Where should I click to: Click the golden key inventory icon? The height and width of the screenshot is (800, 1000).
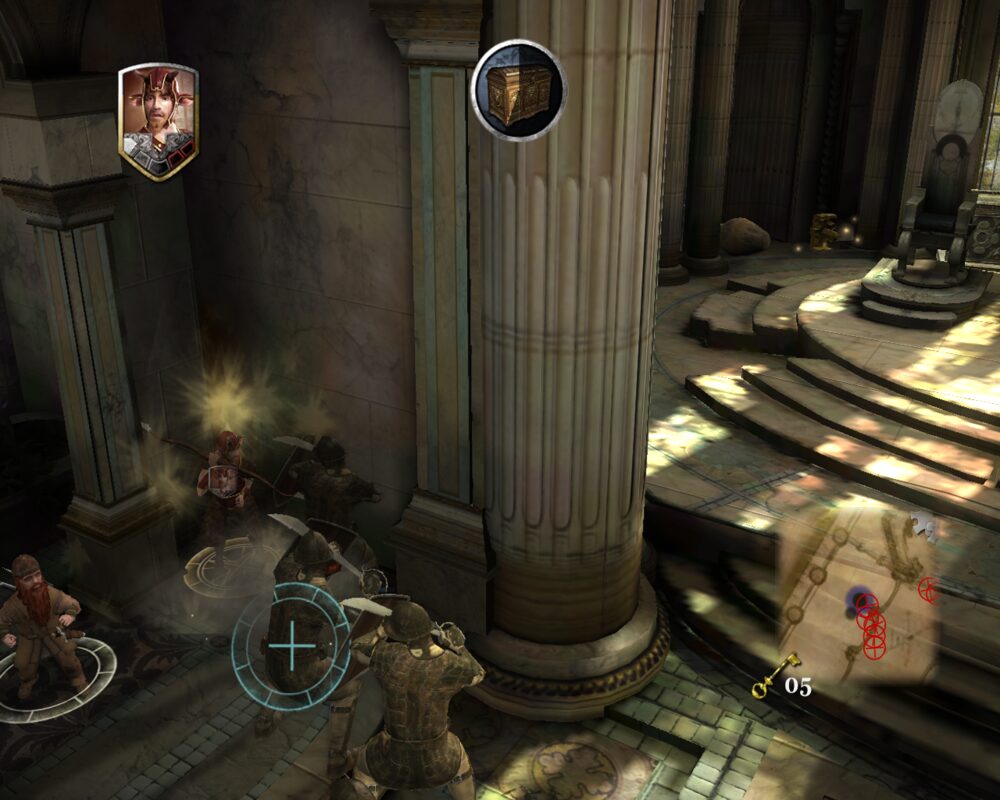click(775, 675)
